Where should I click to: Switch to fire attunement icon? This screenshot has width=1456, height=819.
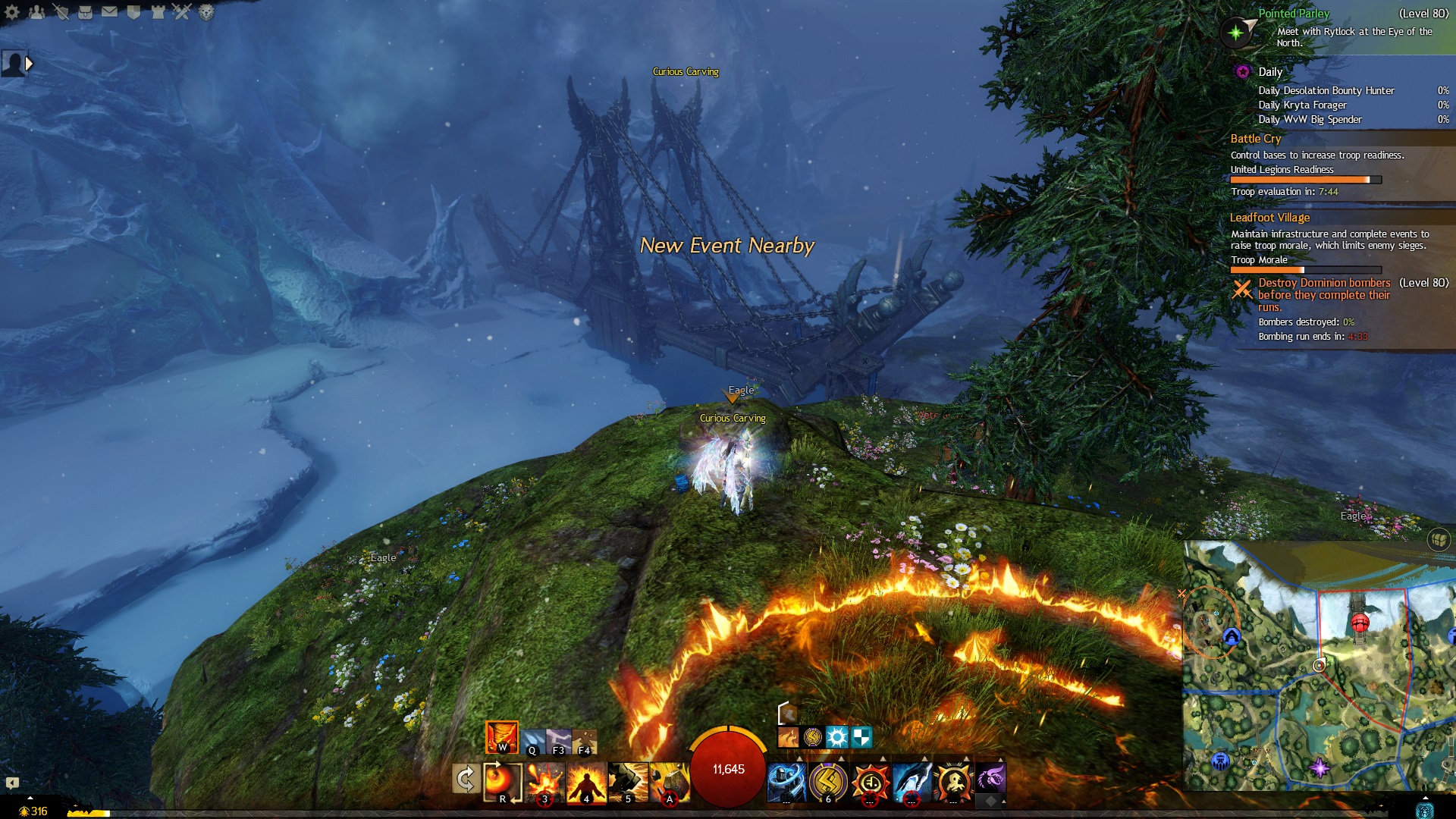[x=502, y=737]
